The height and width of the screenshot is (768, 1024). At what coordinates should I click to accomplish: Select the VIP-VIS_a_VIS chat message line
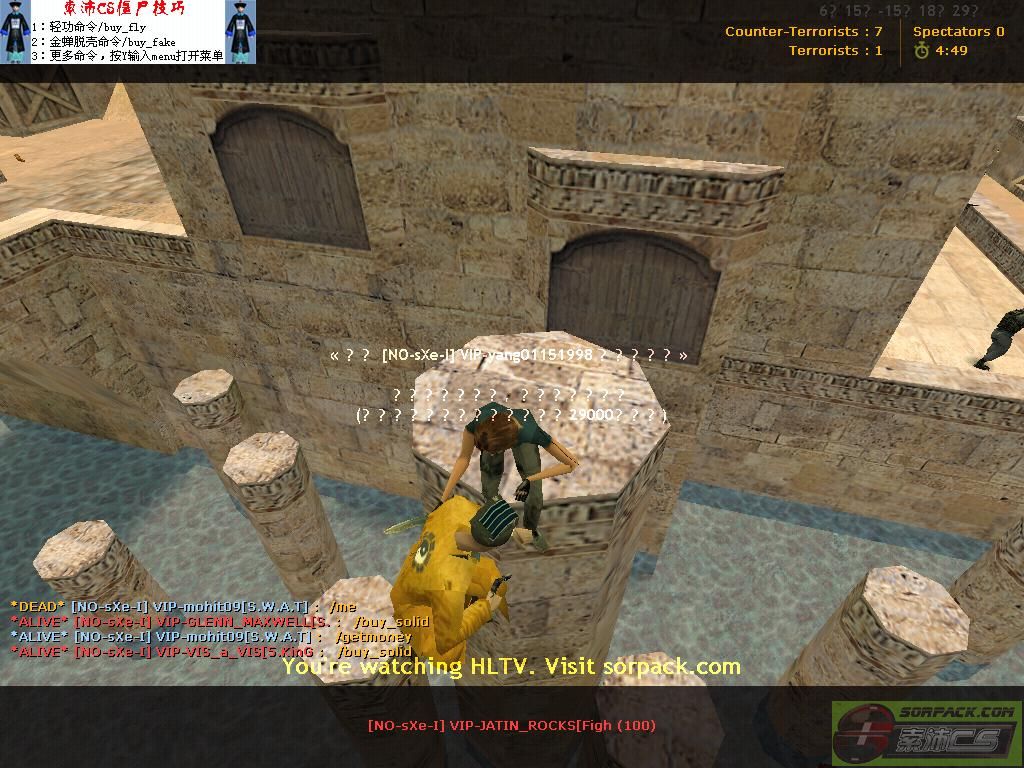tap(210, 651)
